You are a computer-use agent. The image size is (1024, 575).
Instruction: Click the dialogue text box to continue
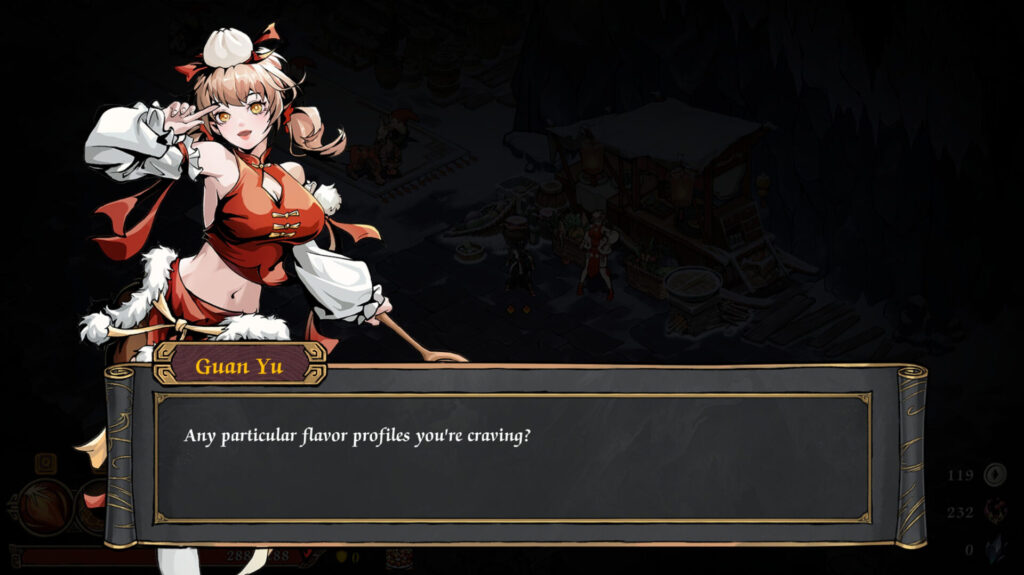[x=511, y=457]
